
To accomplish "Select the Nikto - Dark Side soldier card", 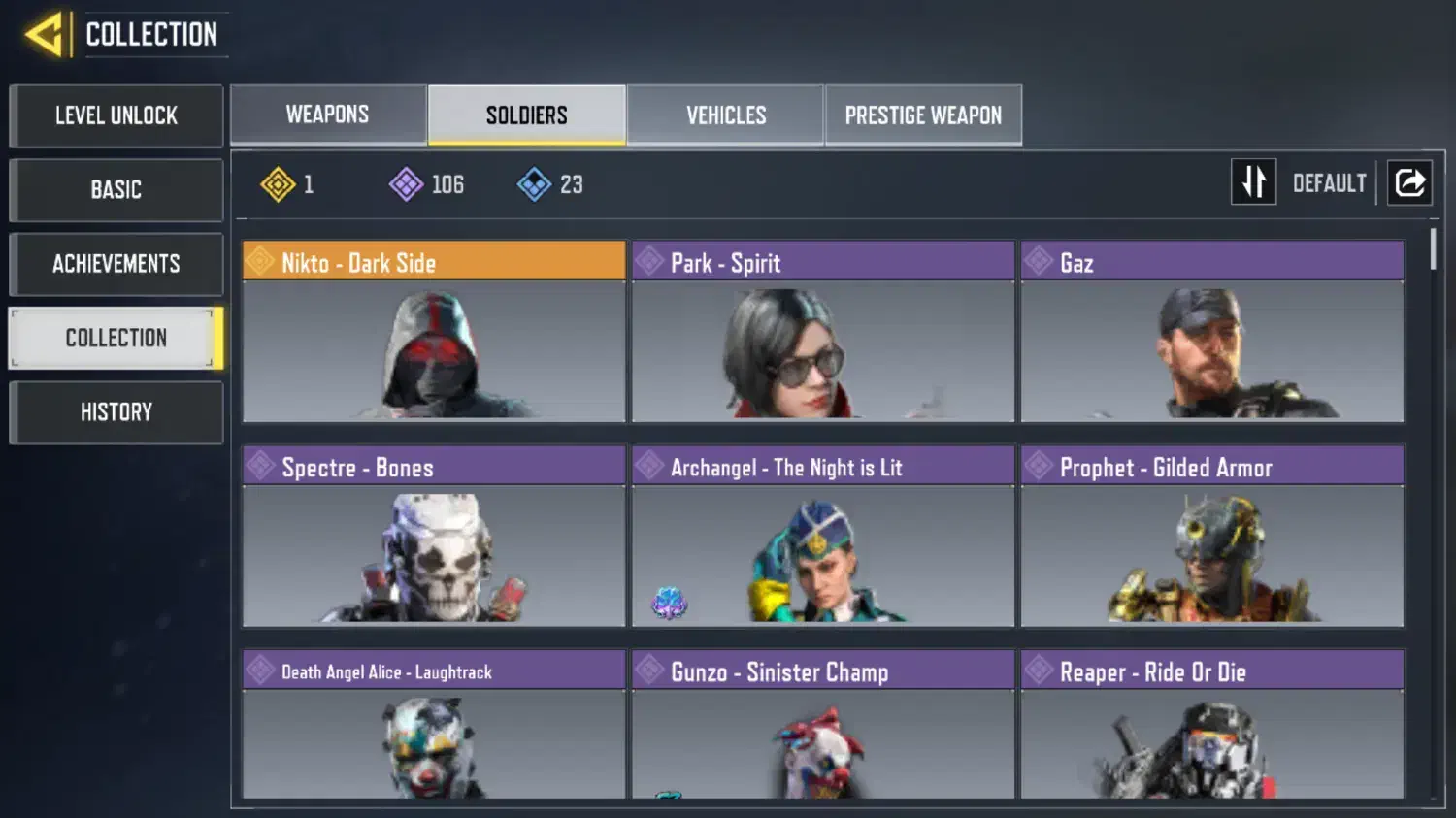I will tap(434, 331).
